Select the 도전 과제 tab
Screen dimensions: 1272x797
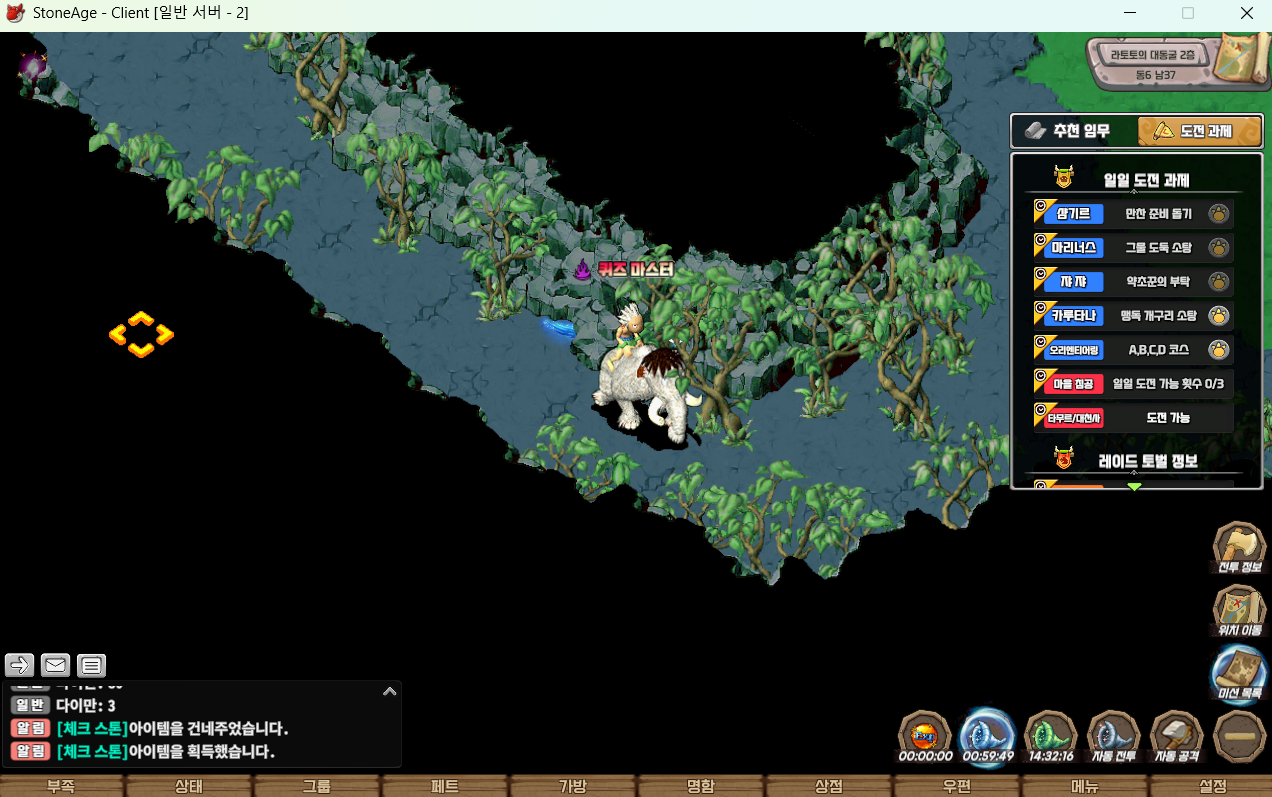1199,131
